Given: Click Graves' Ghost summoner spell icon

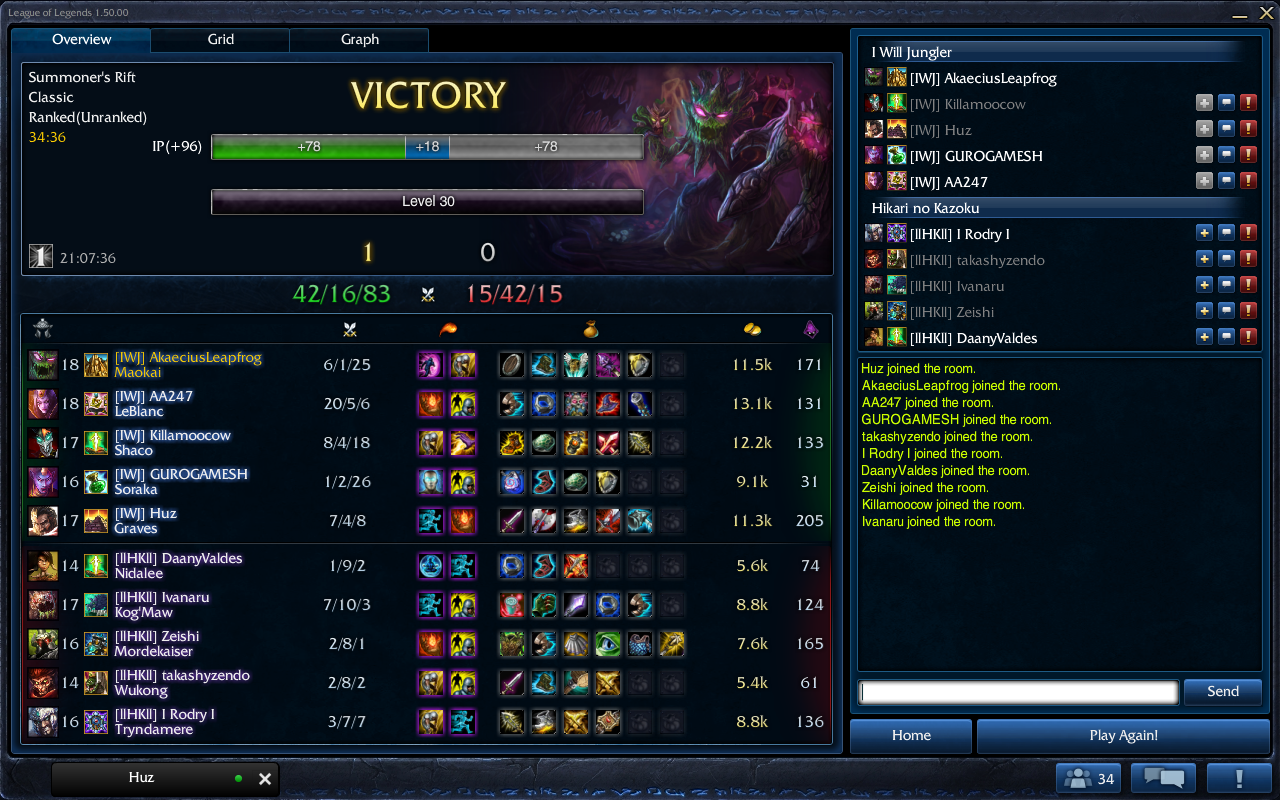Looking at the screenshot, I should [x=429, y=520].
